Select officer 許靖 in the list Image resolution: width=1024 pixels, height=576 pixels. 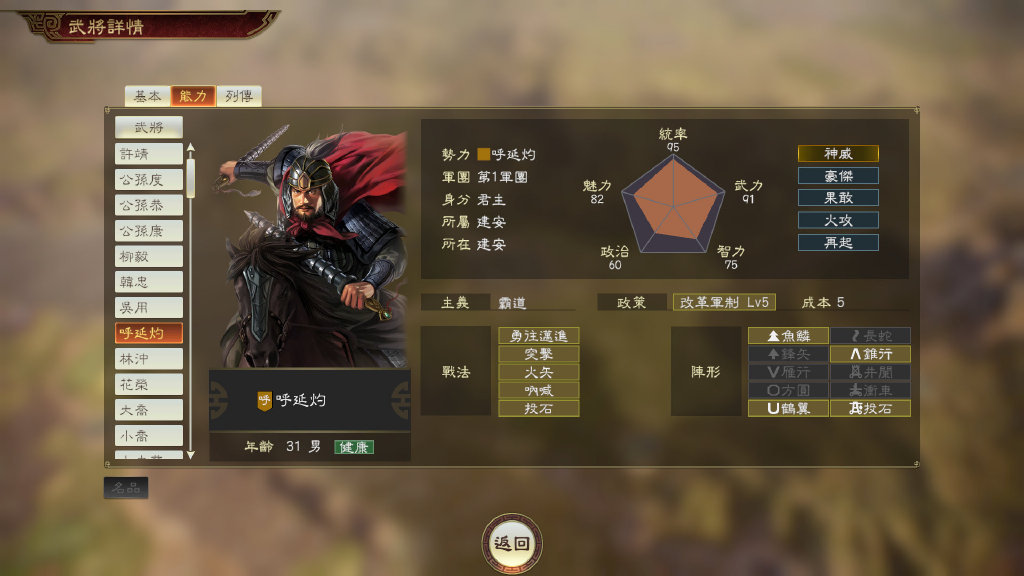(148, 154)
